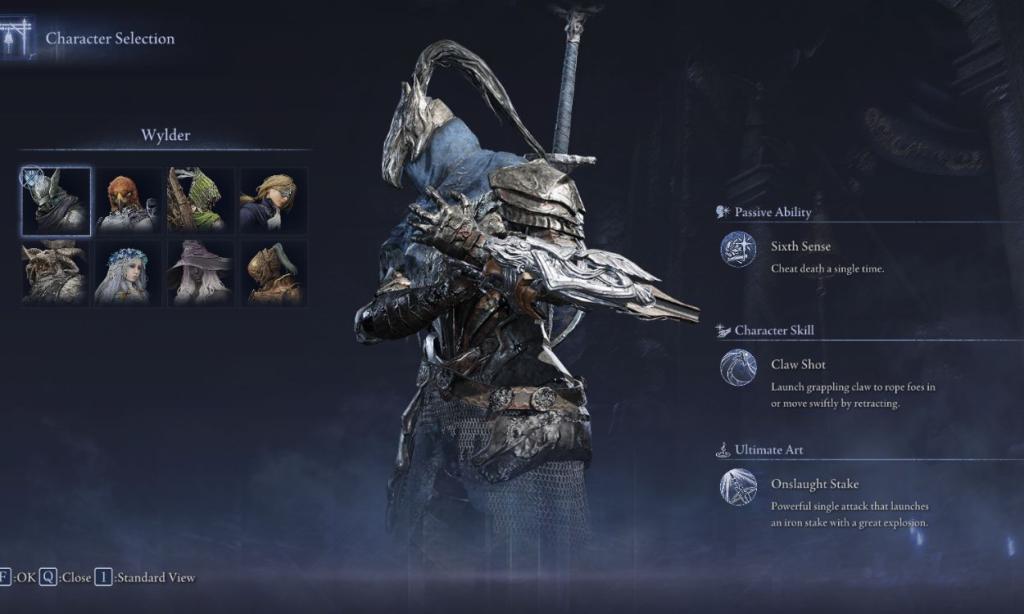This screenshot has height=614, width=1024.
Task: Choose the horned-helmet brute portrait
Action: tap(56, 272)
